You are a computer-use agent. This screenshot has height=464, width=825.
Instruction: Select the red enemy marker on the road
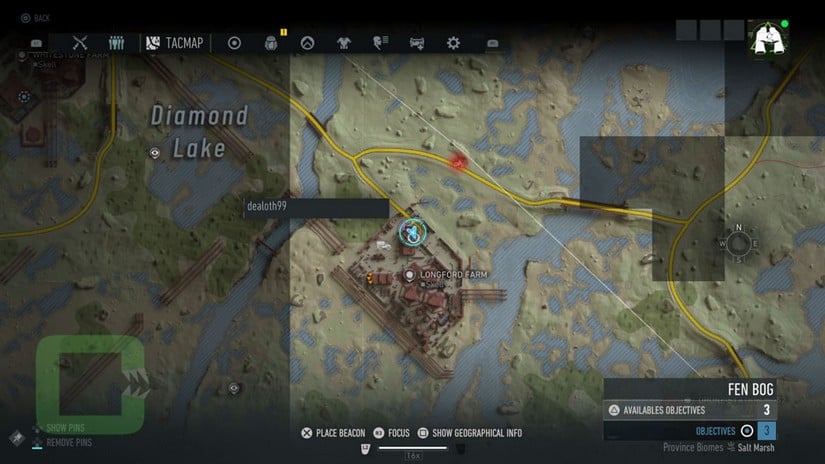click(x=459, y=161)
